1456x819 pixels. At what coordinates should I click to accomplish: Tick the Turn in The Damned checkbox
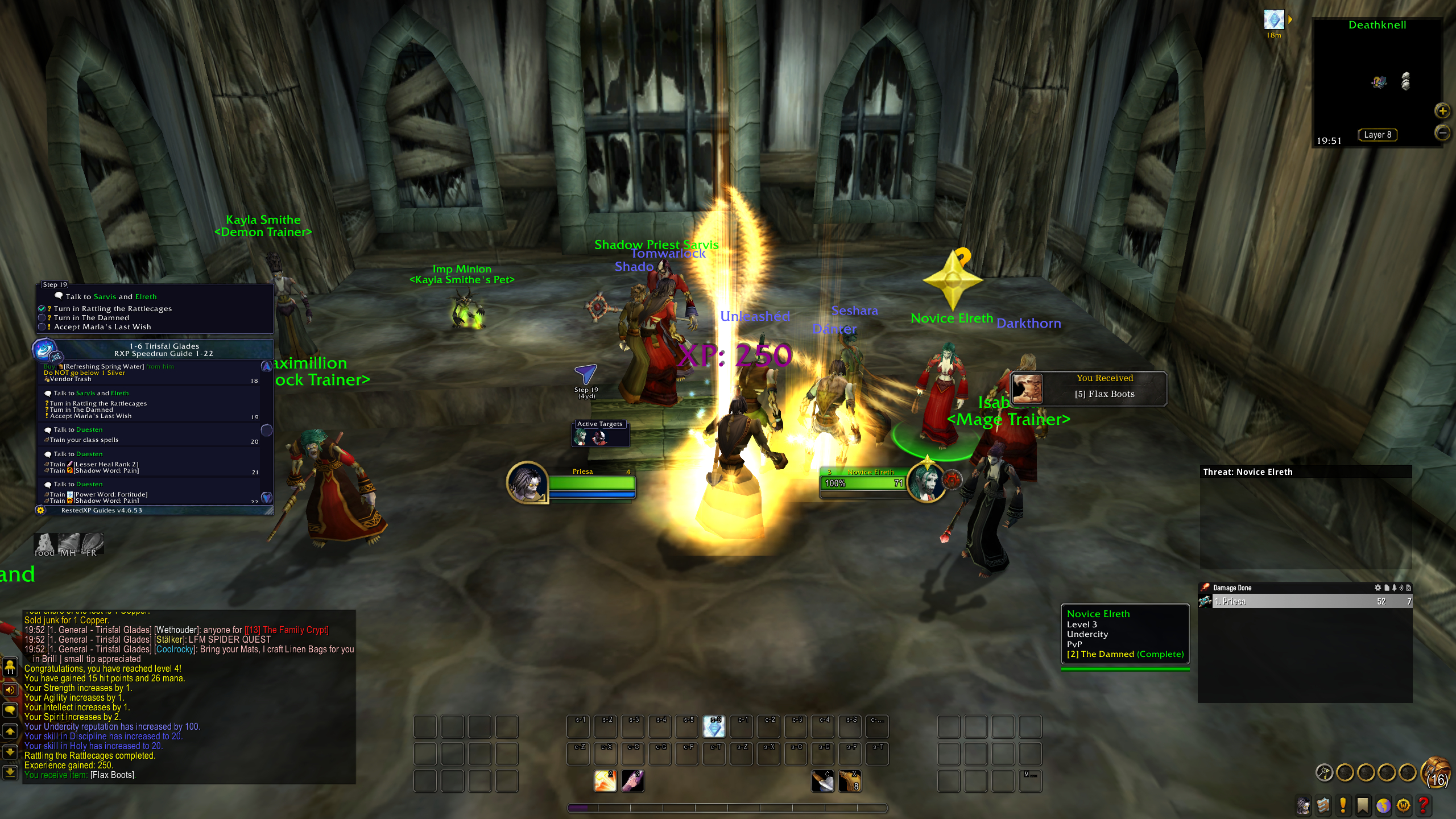coord(42,318)
